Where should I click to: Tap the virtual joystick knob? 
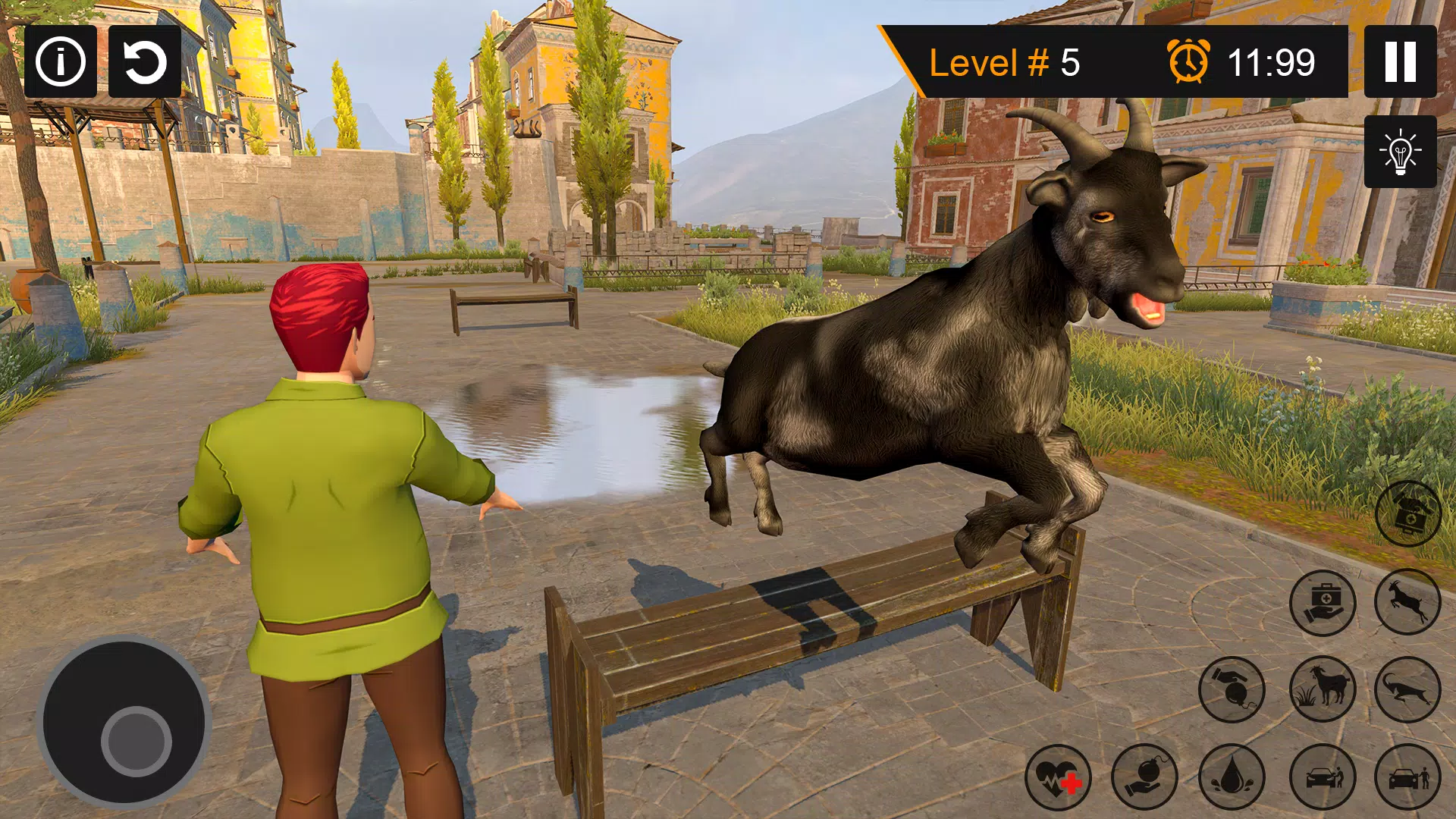click(136, 740)
